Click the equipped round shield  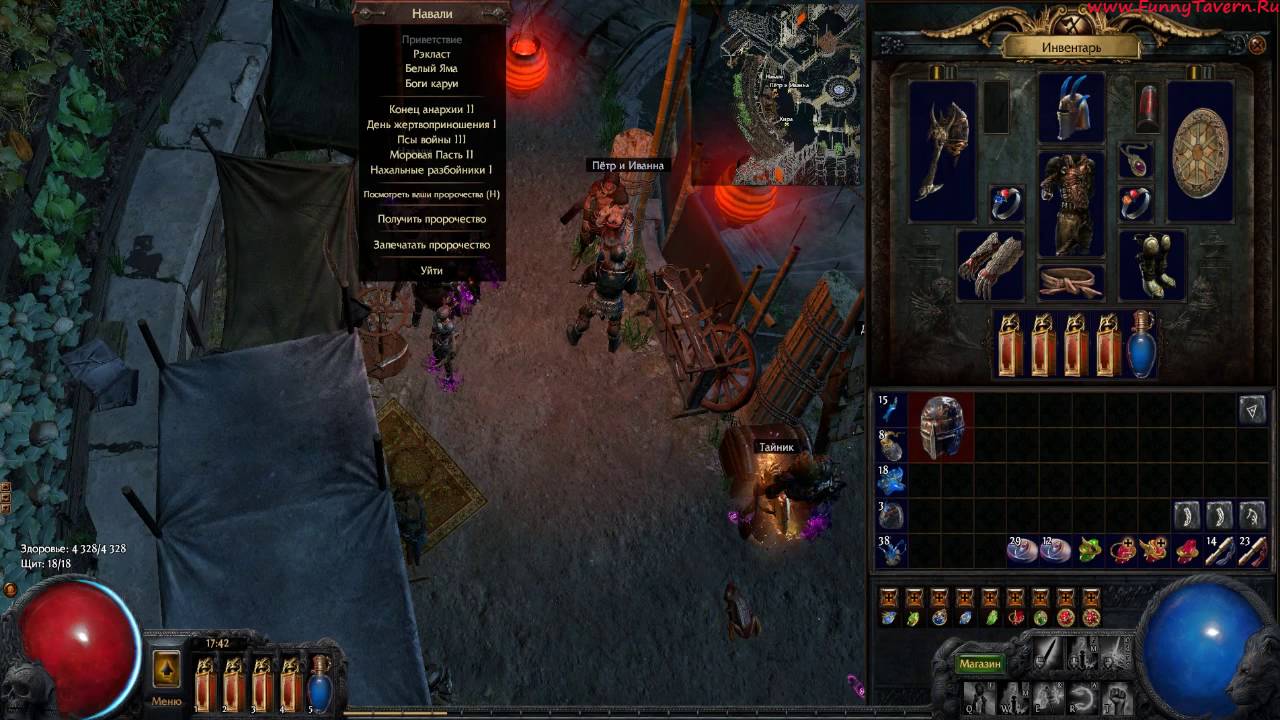1200,151
